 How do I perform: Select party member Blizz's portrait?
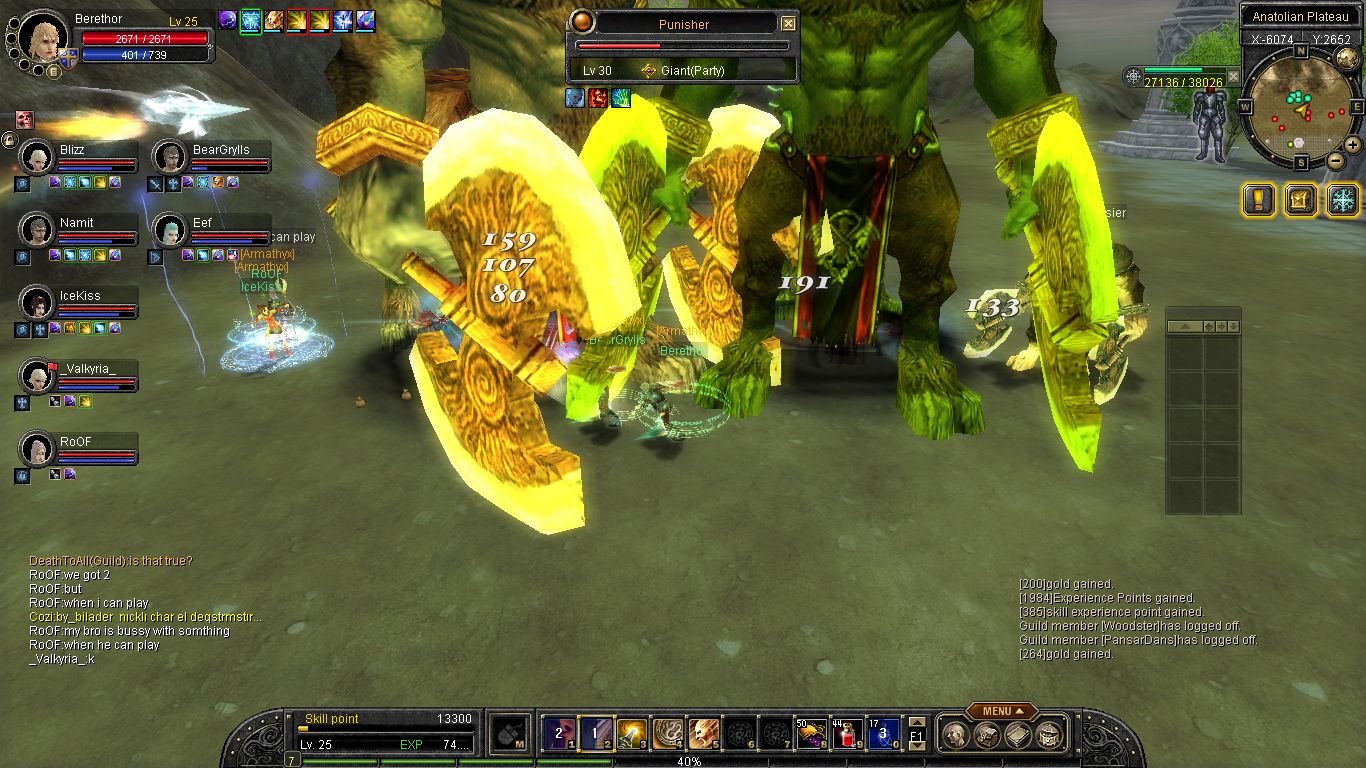[x=37, y=158]
